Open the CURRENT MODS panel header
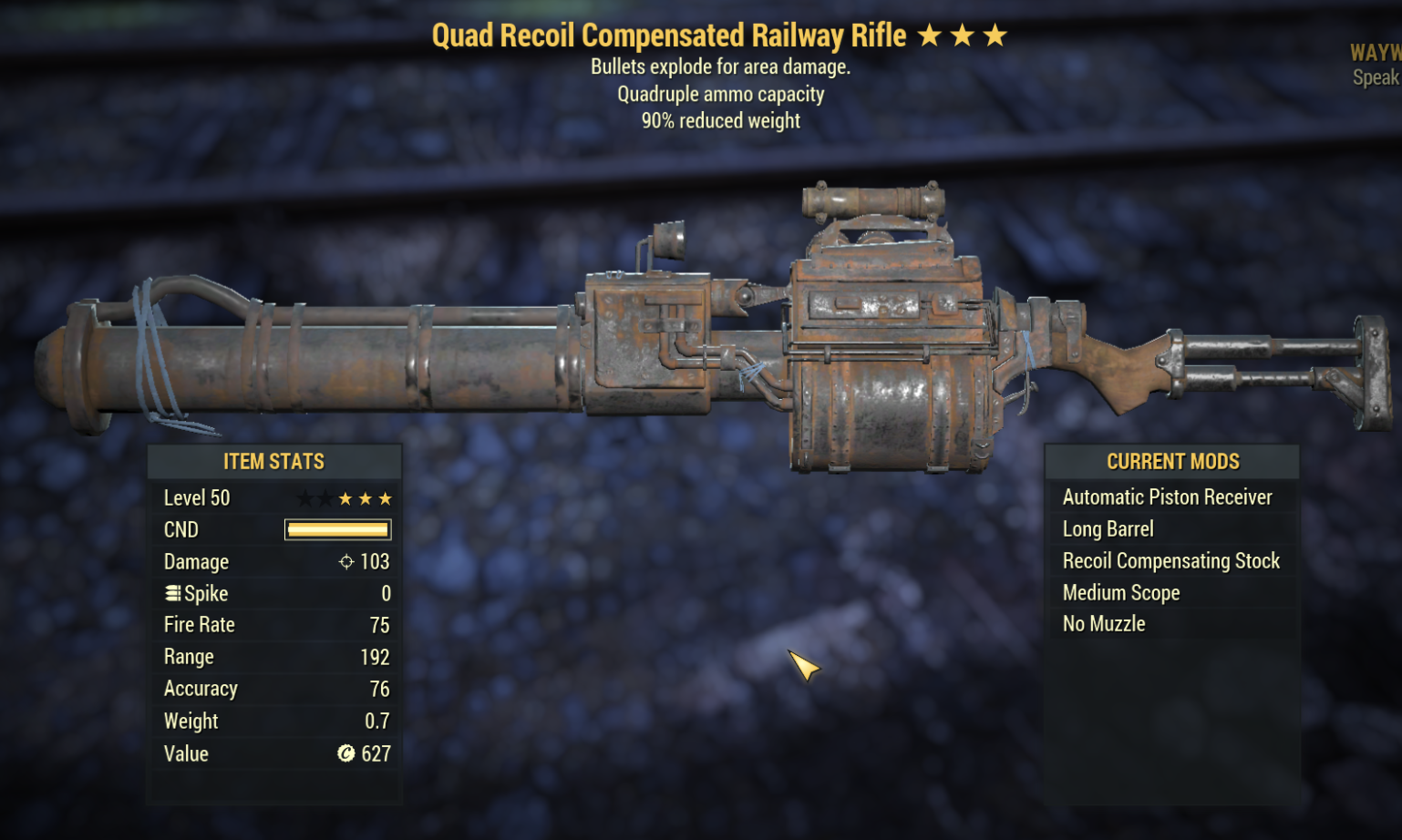Image resolution: width=1402 pixels, height=840 pixels. point(1172,462)
